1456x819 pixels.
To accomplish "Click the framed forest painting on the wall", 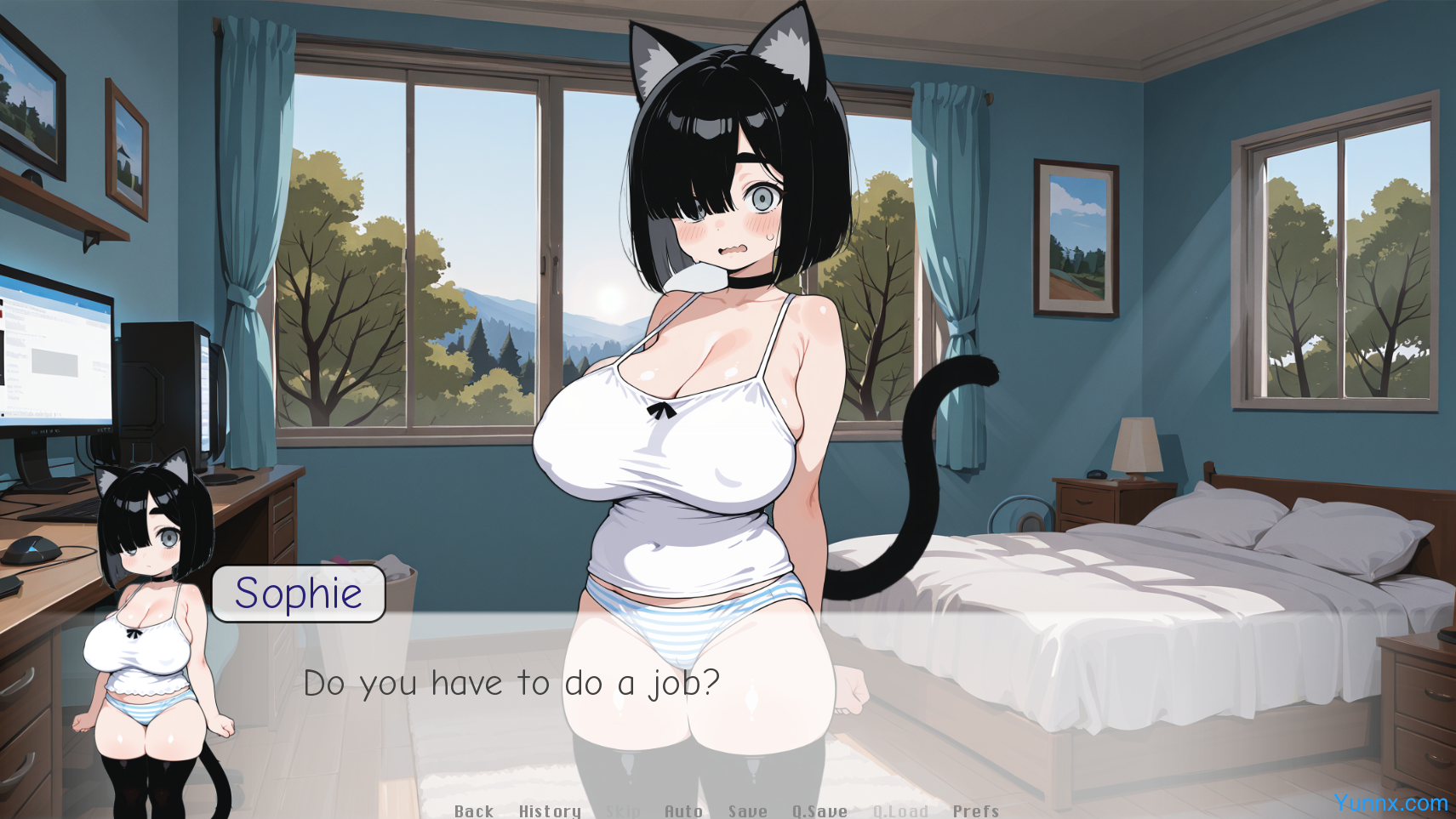I will click(1075, 239).
